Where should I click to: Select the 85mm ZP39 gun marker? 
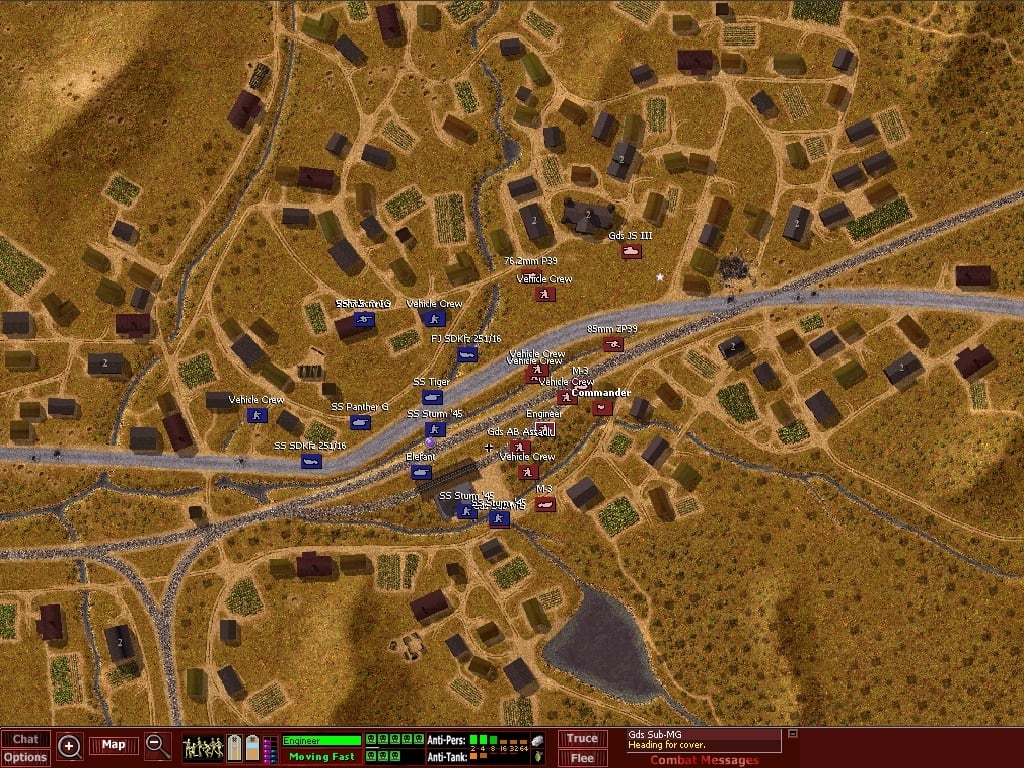pyautogui.click(x=613, y=344)
